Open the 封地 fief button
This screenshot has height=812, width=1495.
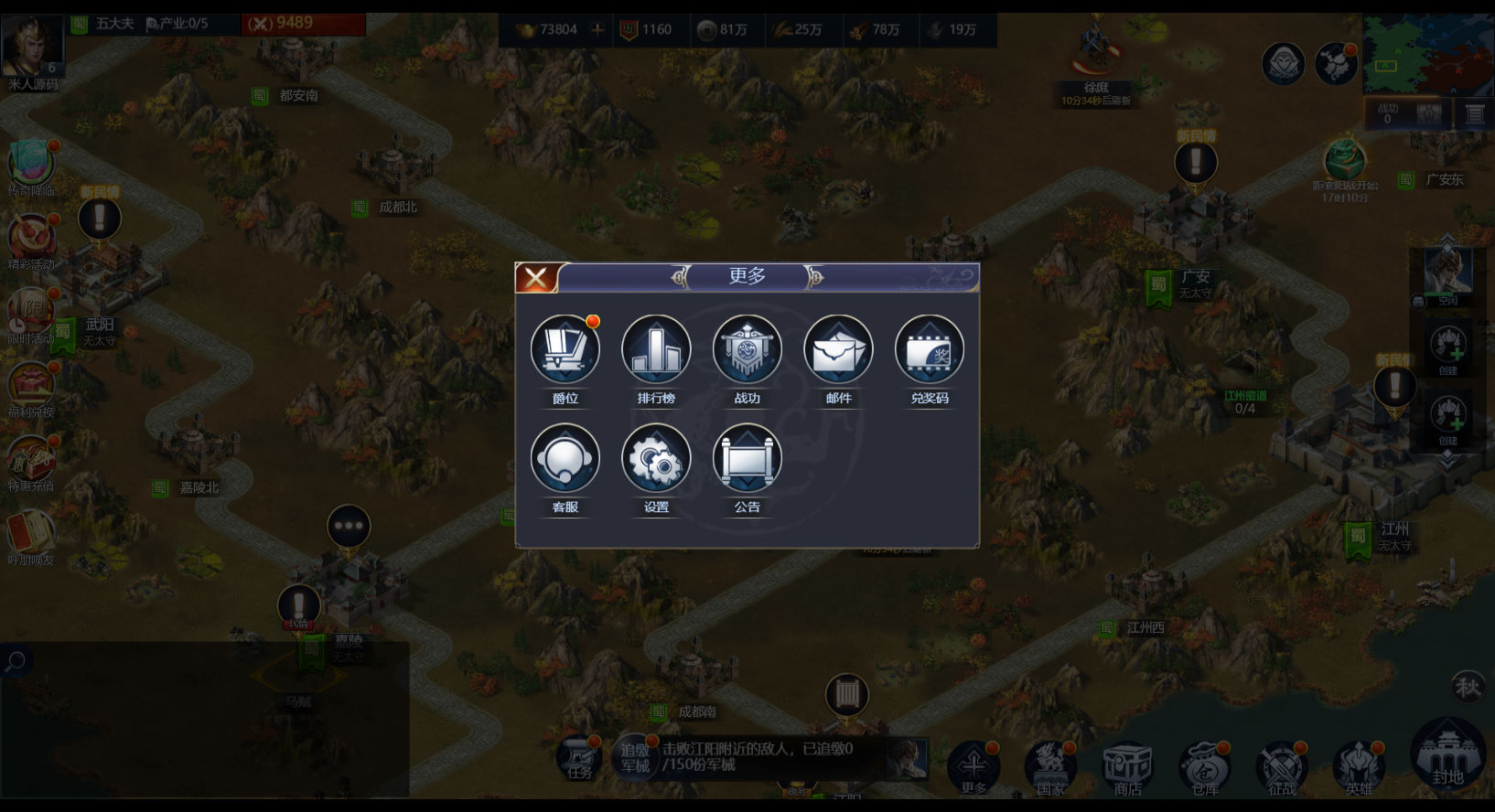pos(1447,755)
